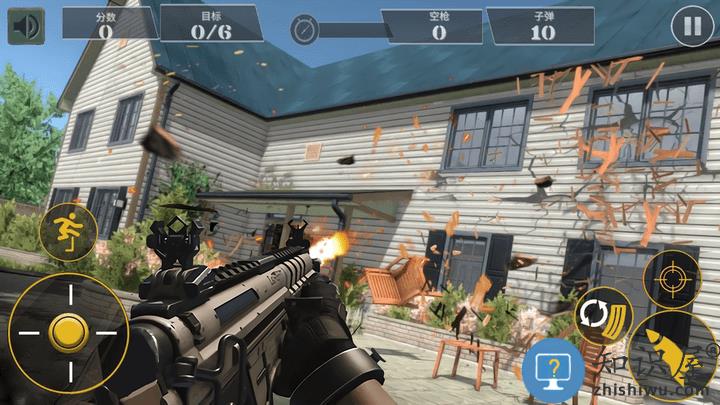Pause the game
The width and height of the screenshot is (720, 405).
(692, 26)
